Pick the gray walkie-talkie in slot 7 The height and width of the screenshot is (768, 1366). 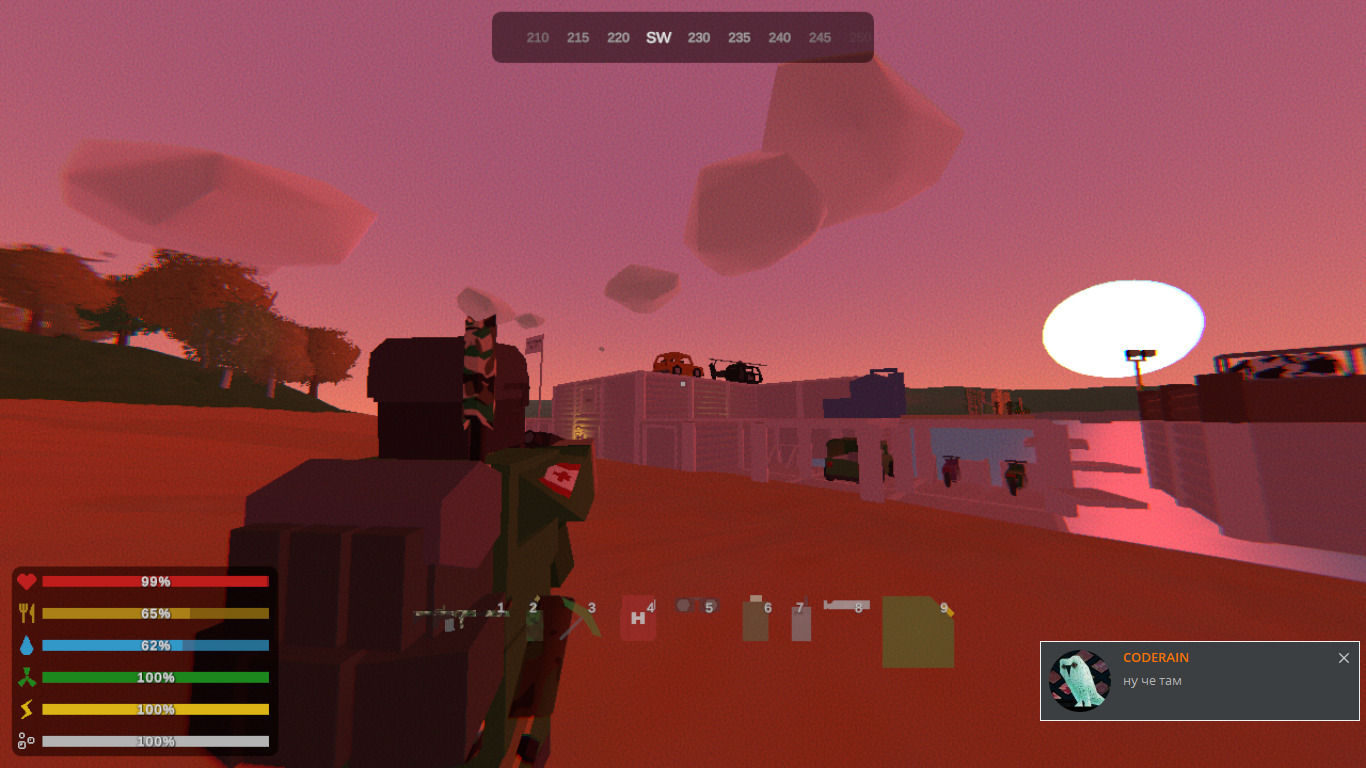800,622
